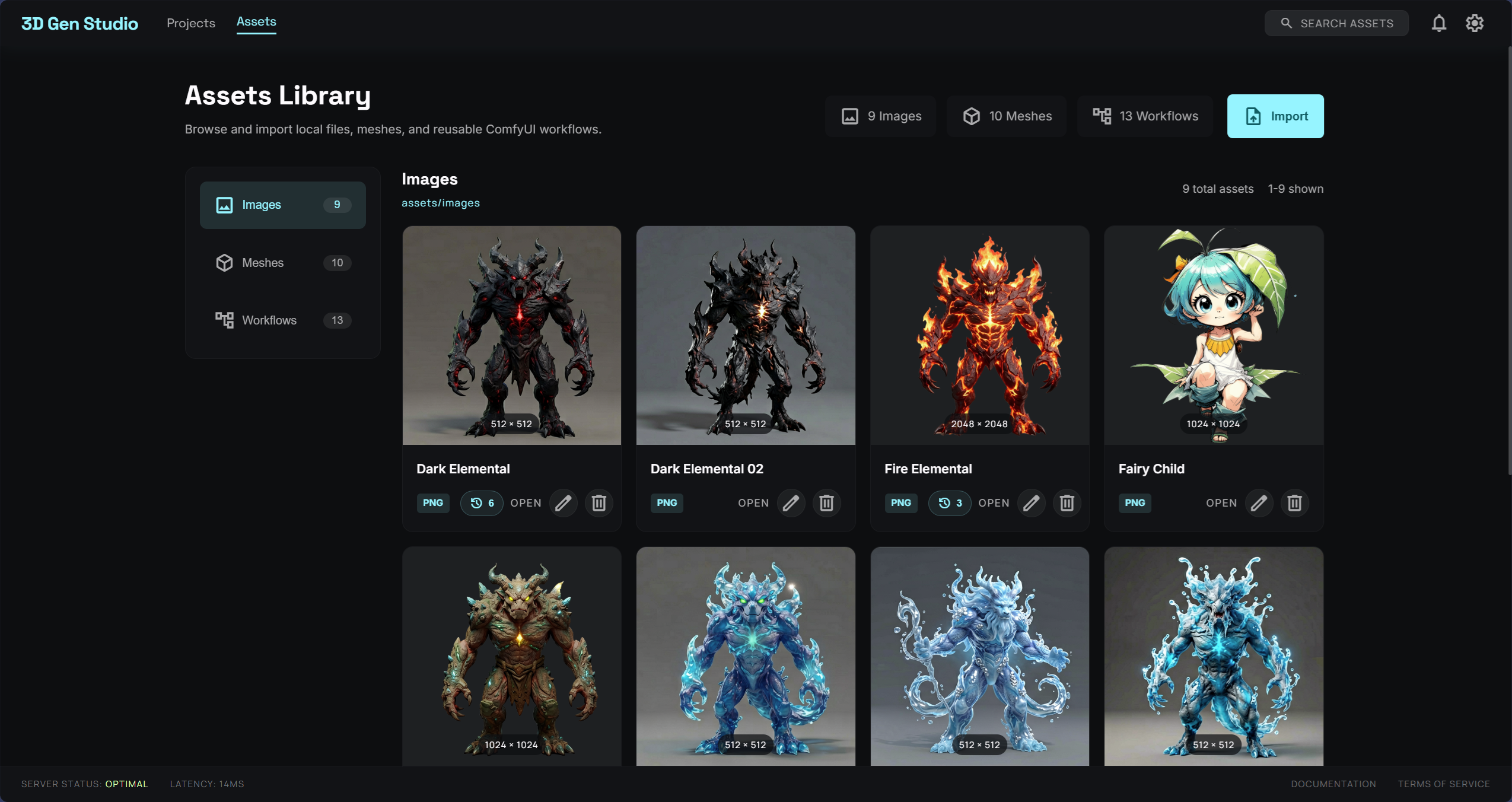Click the Workflows icon in sidebar

click(224, 320)
